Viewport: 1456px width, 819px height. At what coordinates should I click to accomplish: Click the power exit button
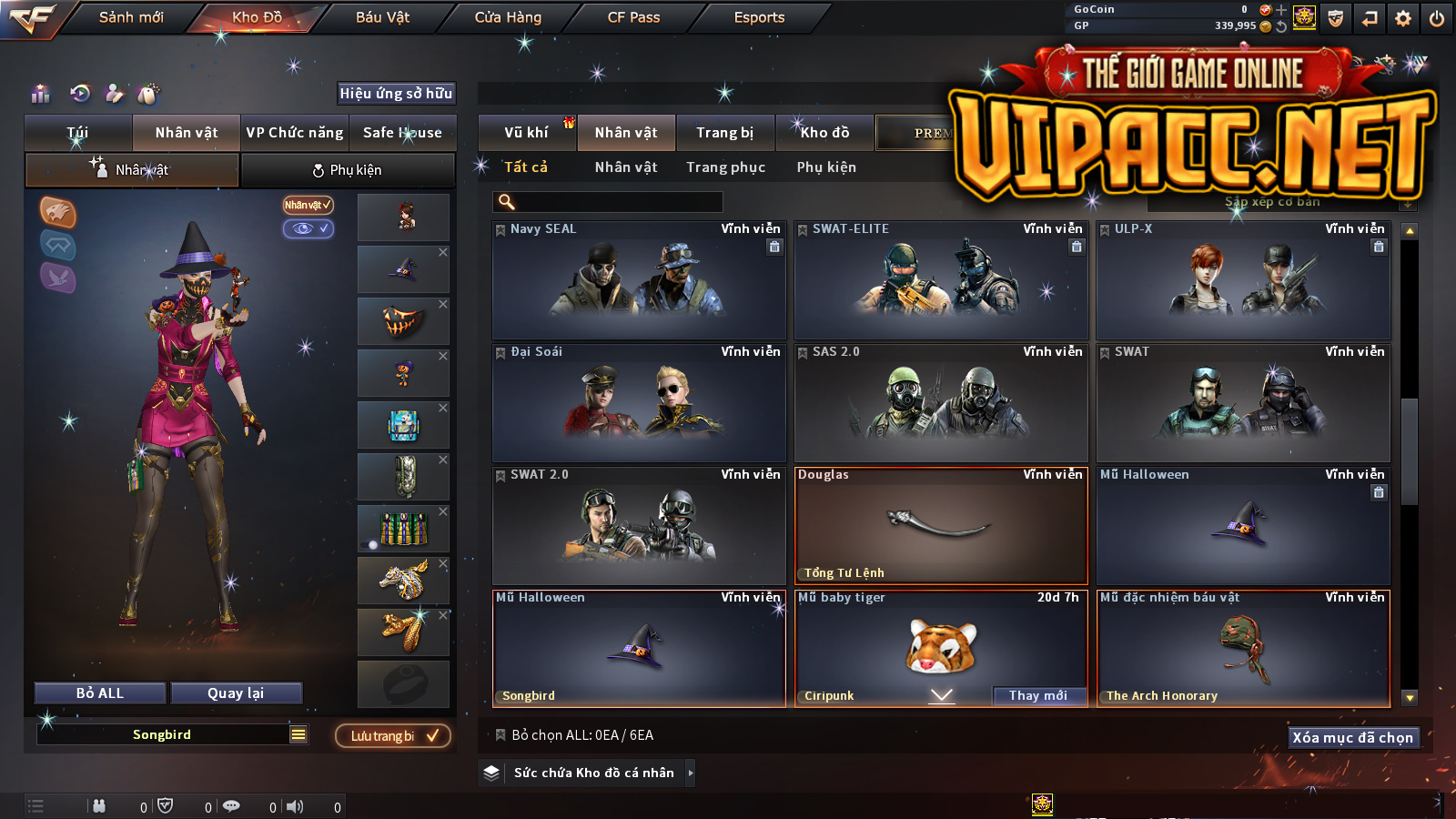(1437, 18)
